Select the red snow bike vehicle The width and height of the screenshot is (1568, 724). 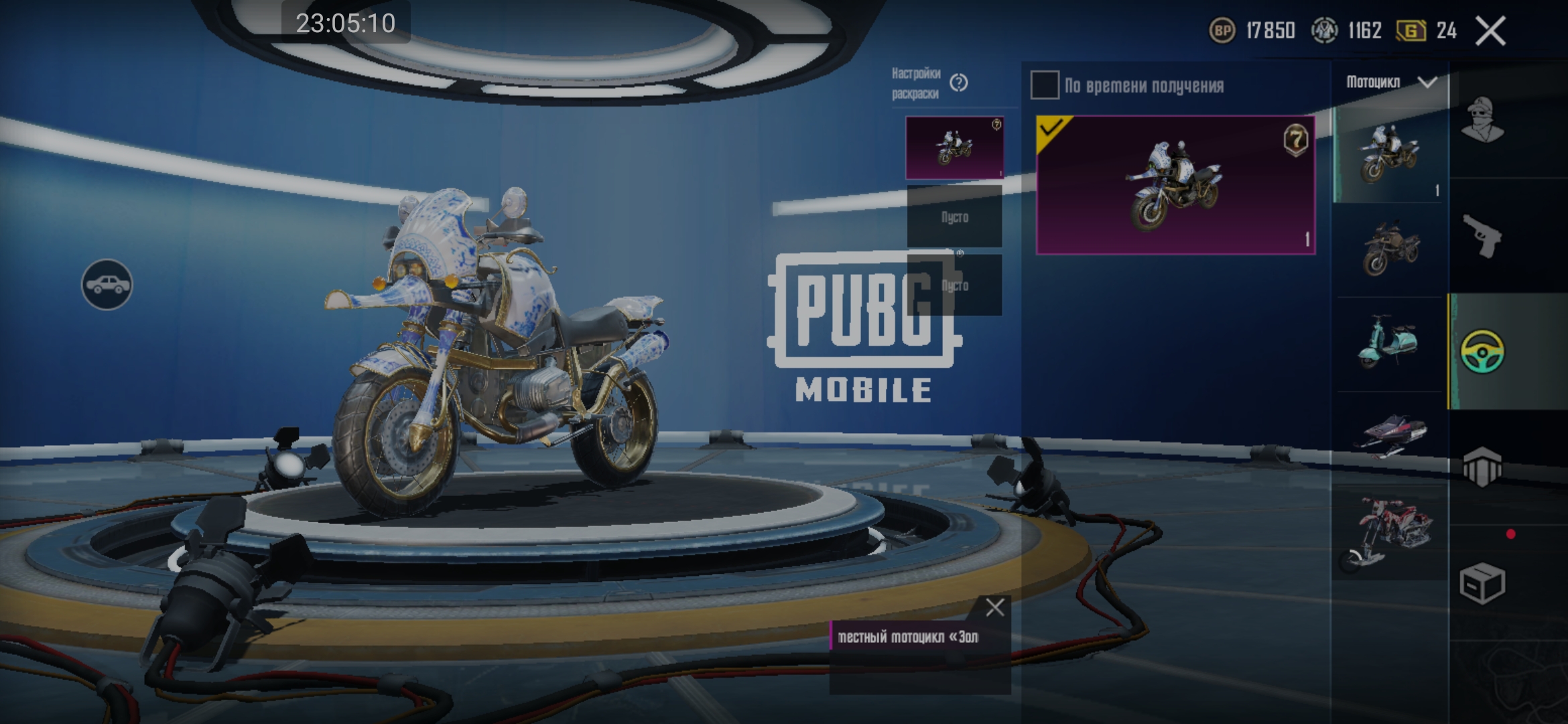(x=1387, y=533)
